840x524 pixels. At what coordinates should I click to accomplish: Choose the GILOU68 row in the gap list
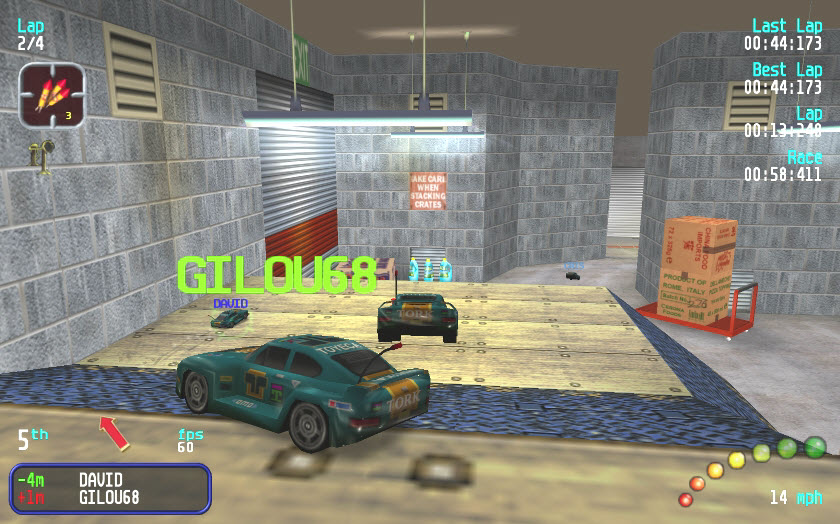coord(108,497)
